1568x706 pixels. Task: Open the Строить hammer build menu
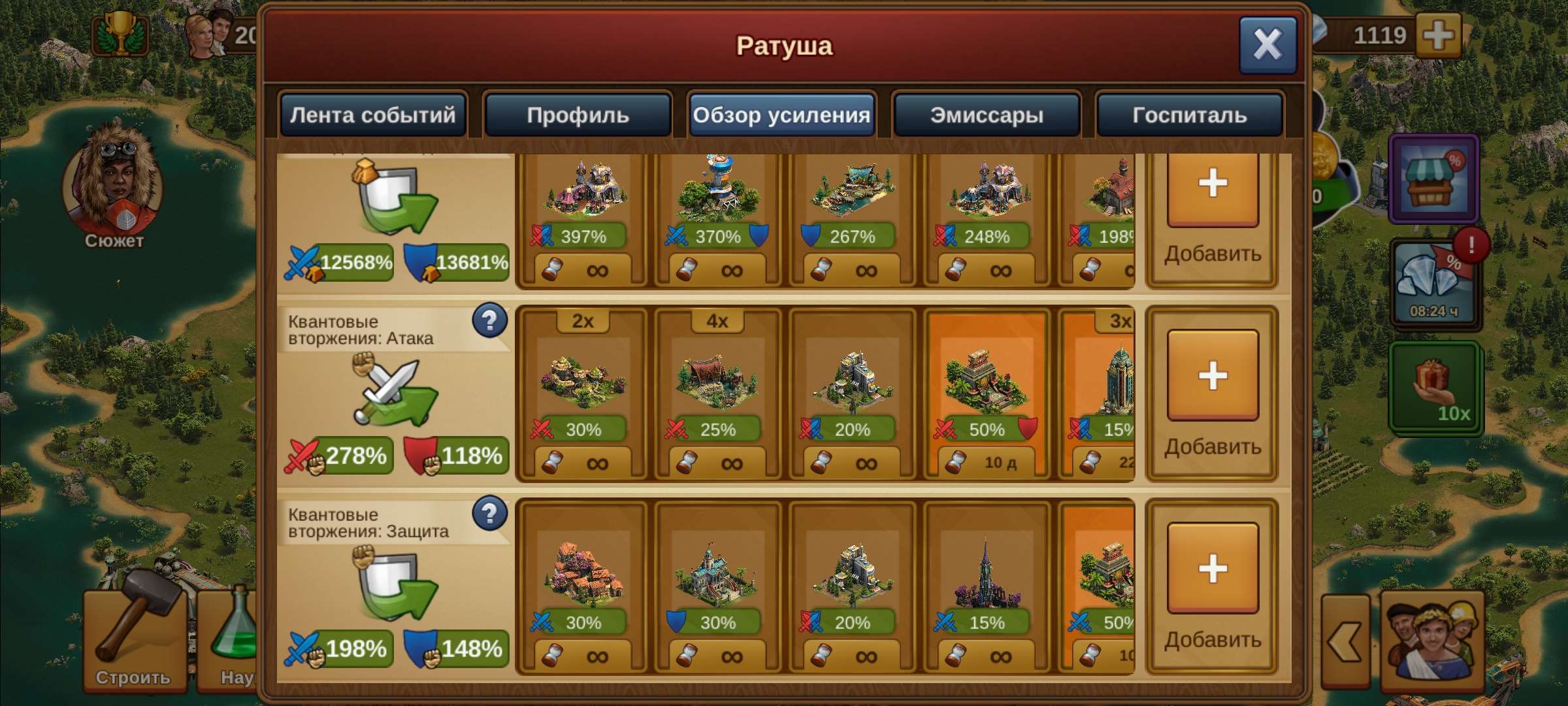click(x=134, y=641)
